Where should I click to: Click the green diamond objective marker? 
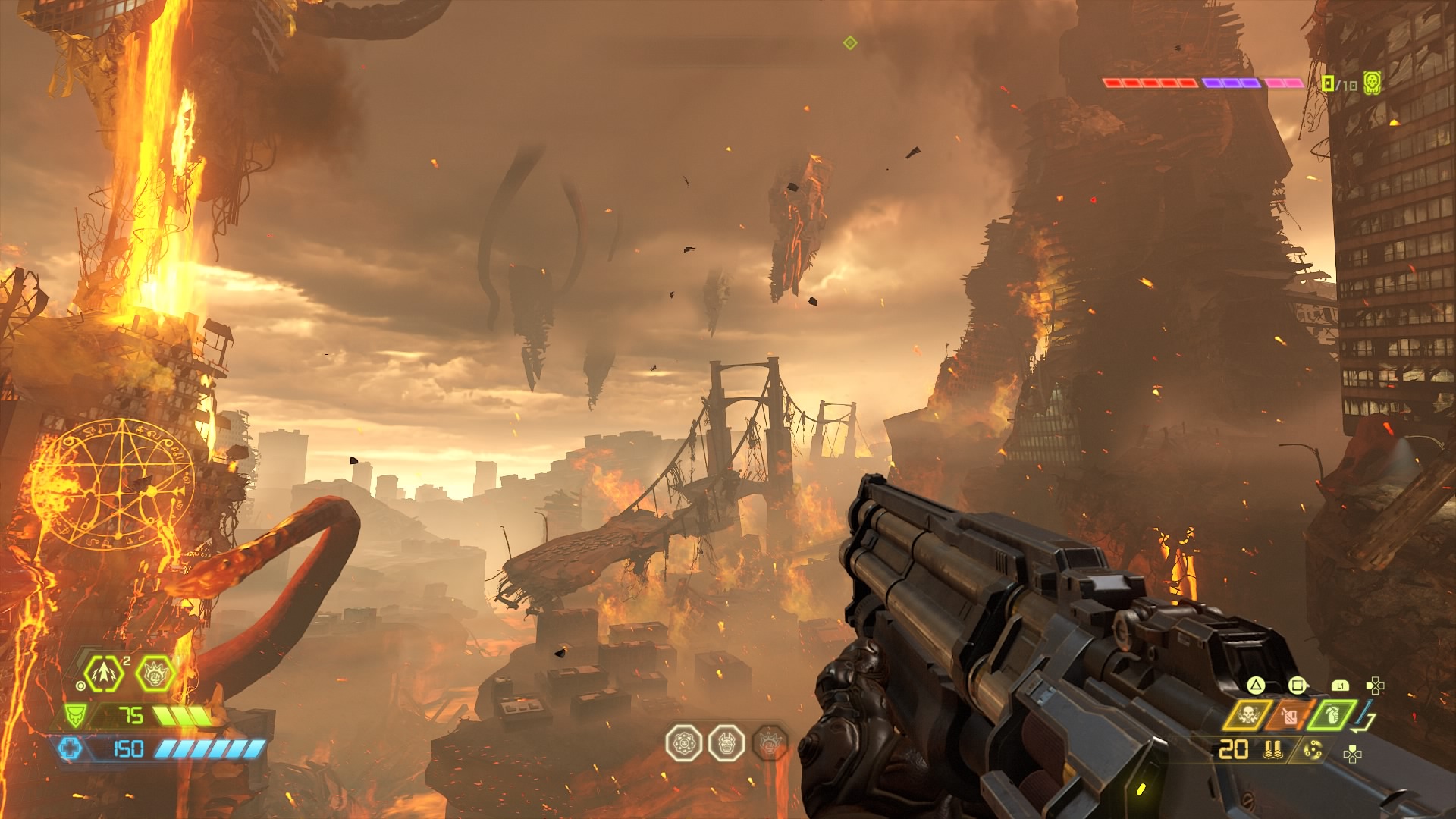850,43
